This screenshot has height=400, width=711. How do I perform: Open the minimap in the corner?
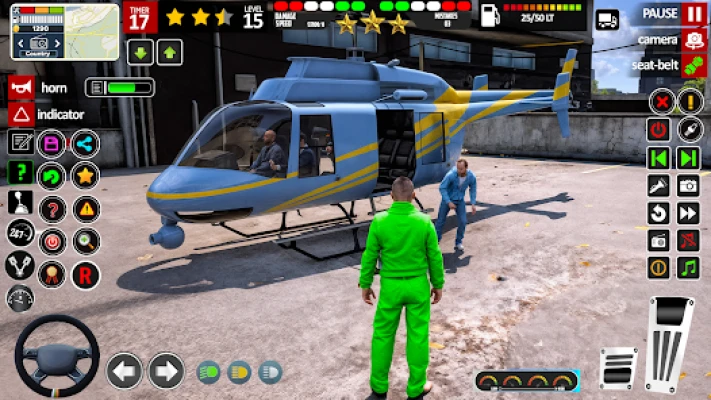pyautogui.click(x=65, y=31)
